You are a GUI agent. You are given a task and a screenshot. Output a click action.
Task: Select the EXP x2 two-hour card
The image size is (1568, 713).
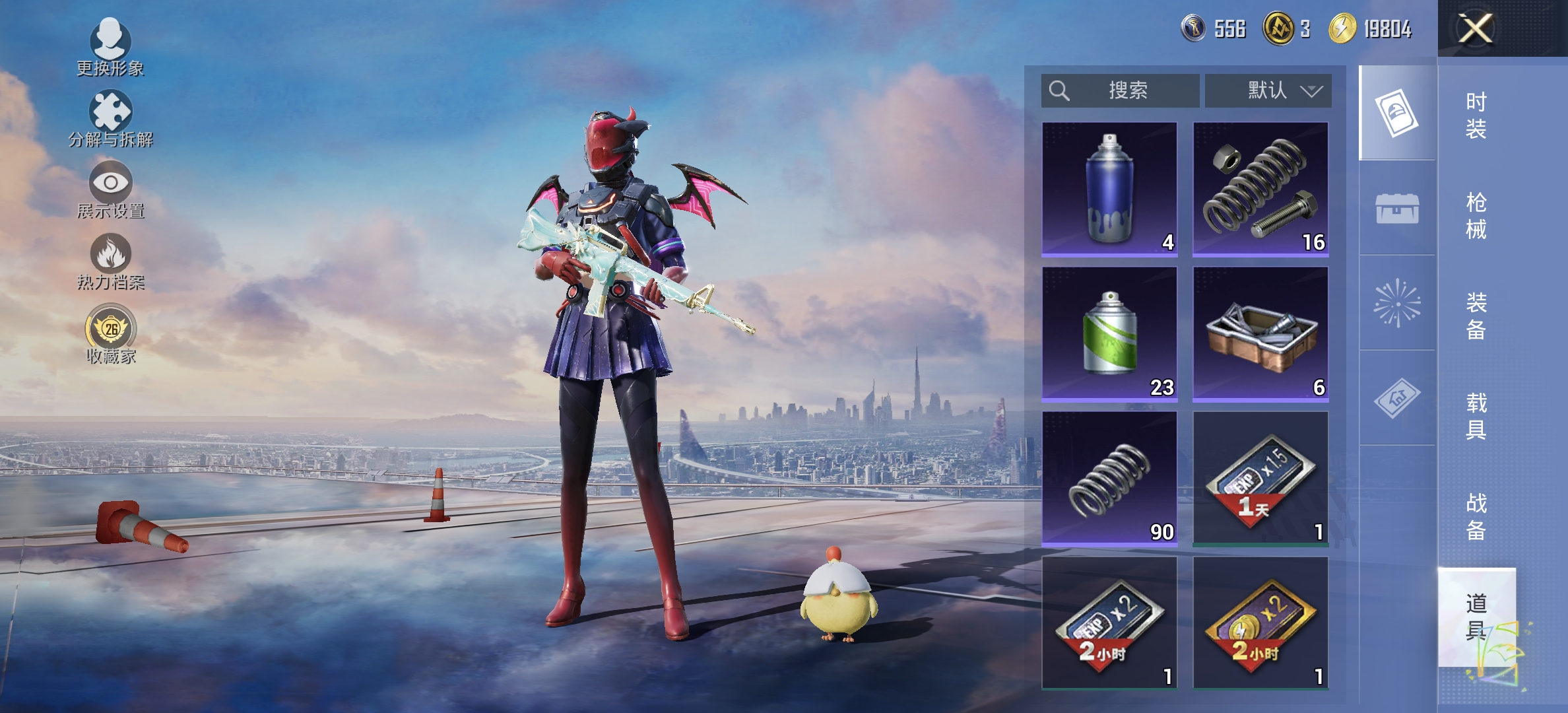(x=1109, y=623)
